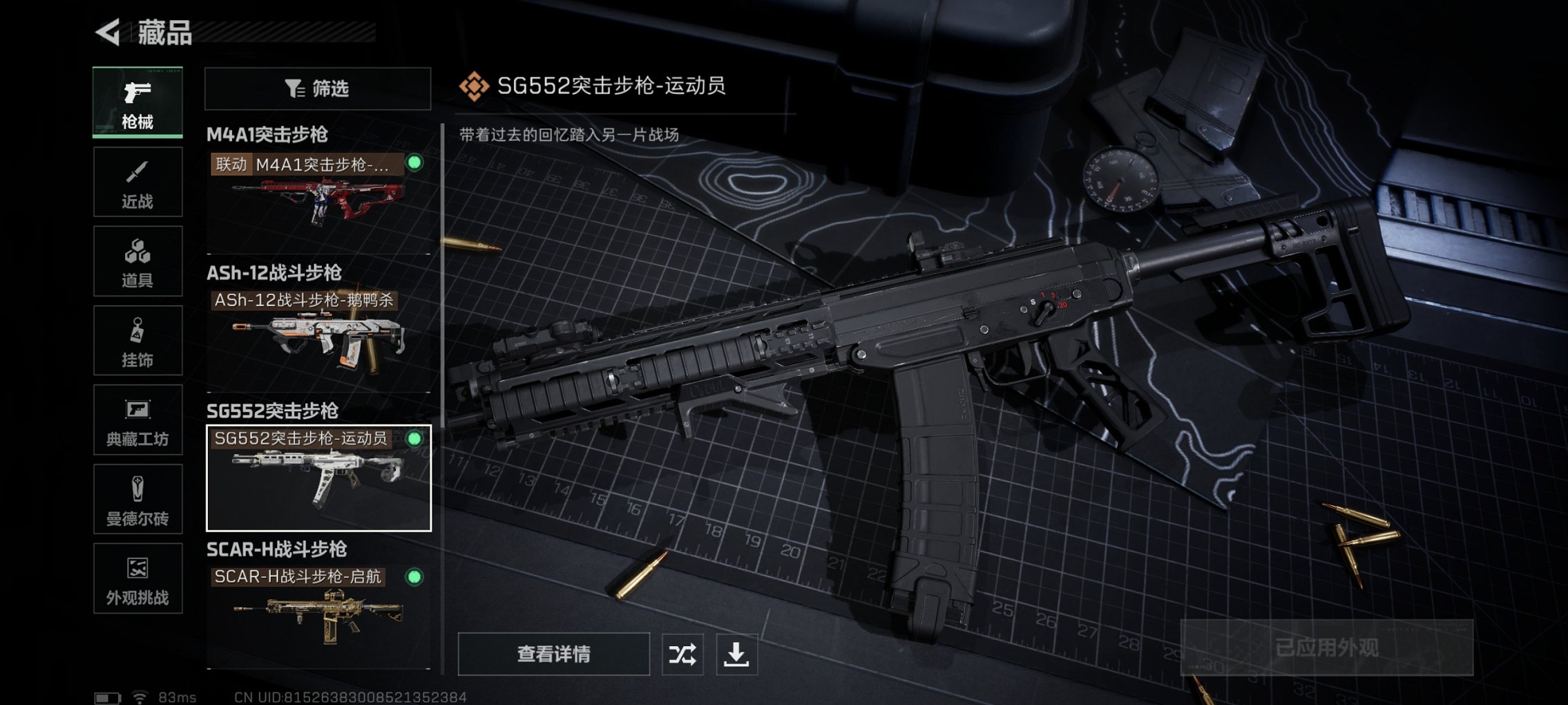The height and width of the screenshot is (705, 1568).
Task: Click the shuffle skin icon
Action: (684, 653)
